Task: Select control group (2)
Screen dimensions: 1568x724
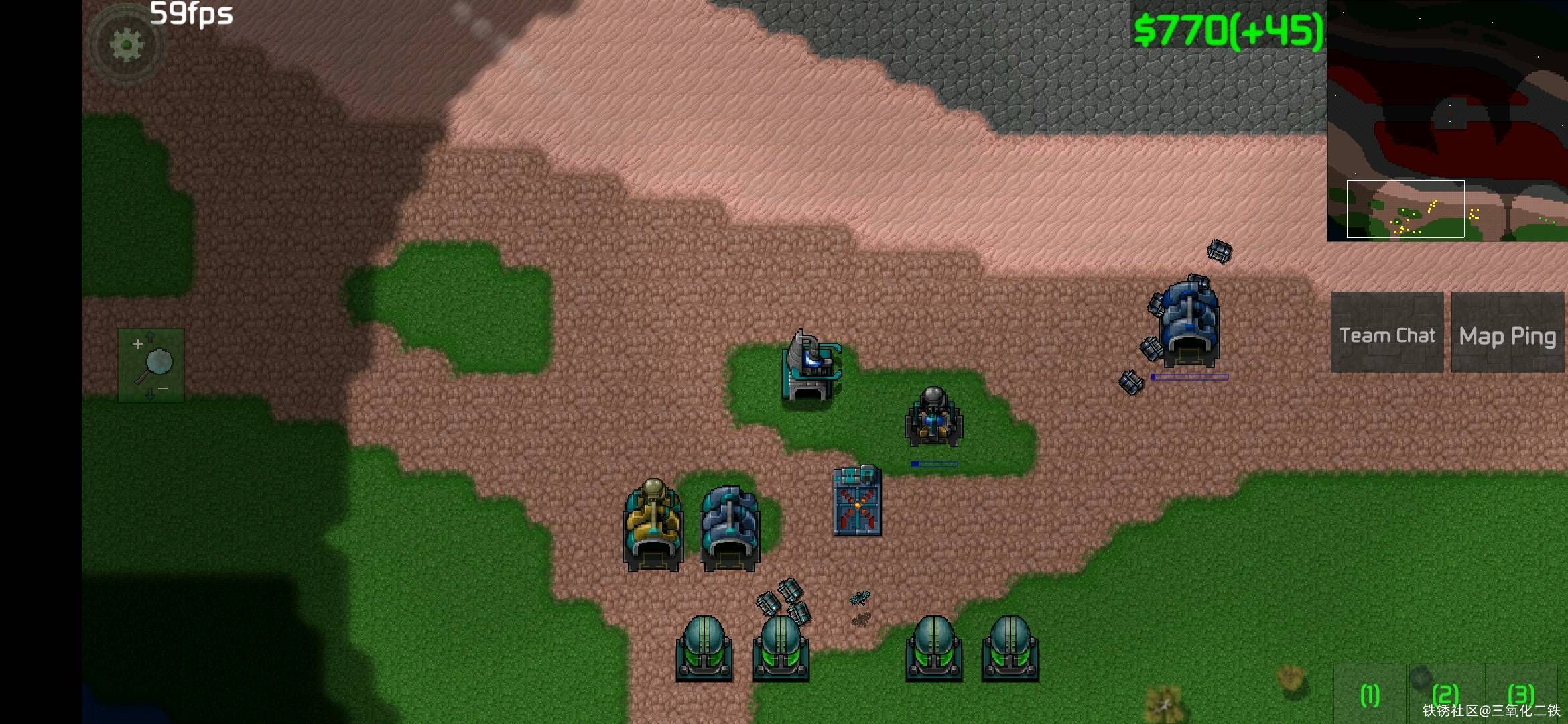Action: pyautogui.click(x=1445, y=695)
